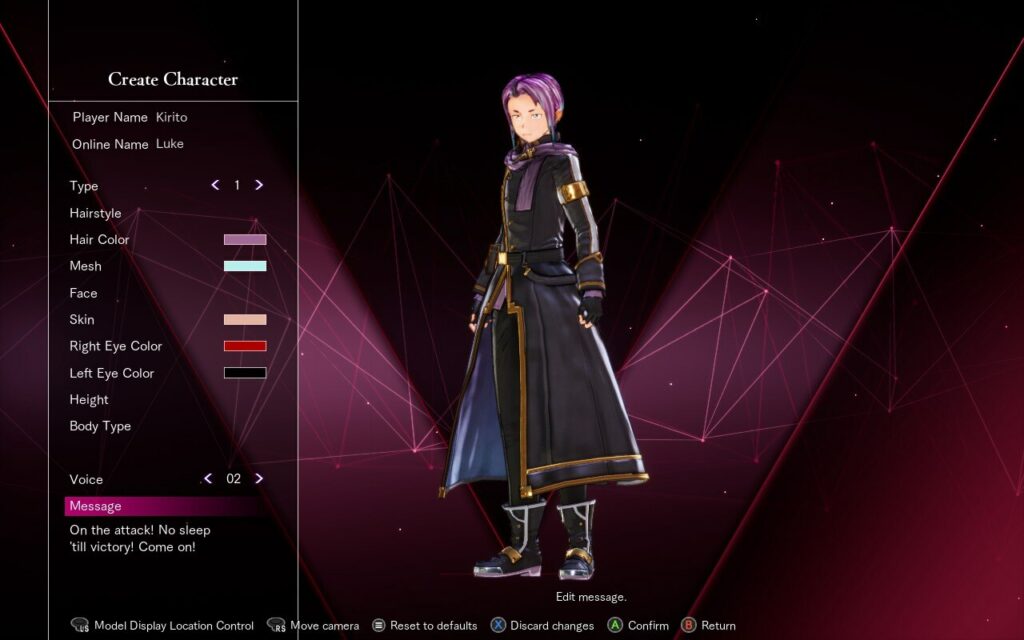The image size is (1024, 640).
Task: Choose the Skin color swatch
Action: coord(245,320)
